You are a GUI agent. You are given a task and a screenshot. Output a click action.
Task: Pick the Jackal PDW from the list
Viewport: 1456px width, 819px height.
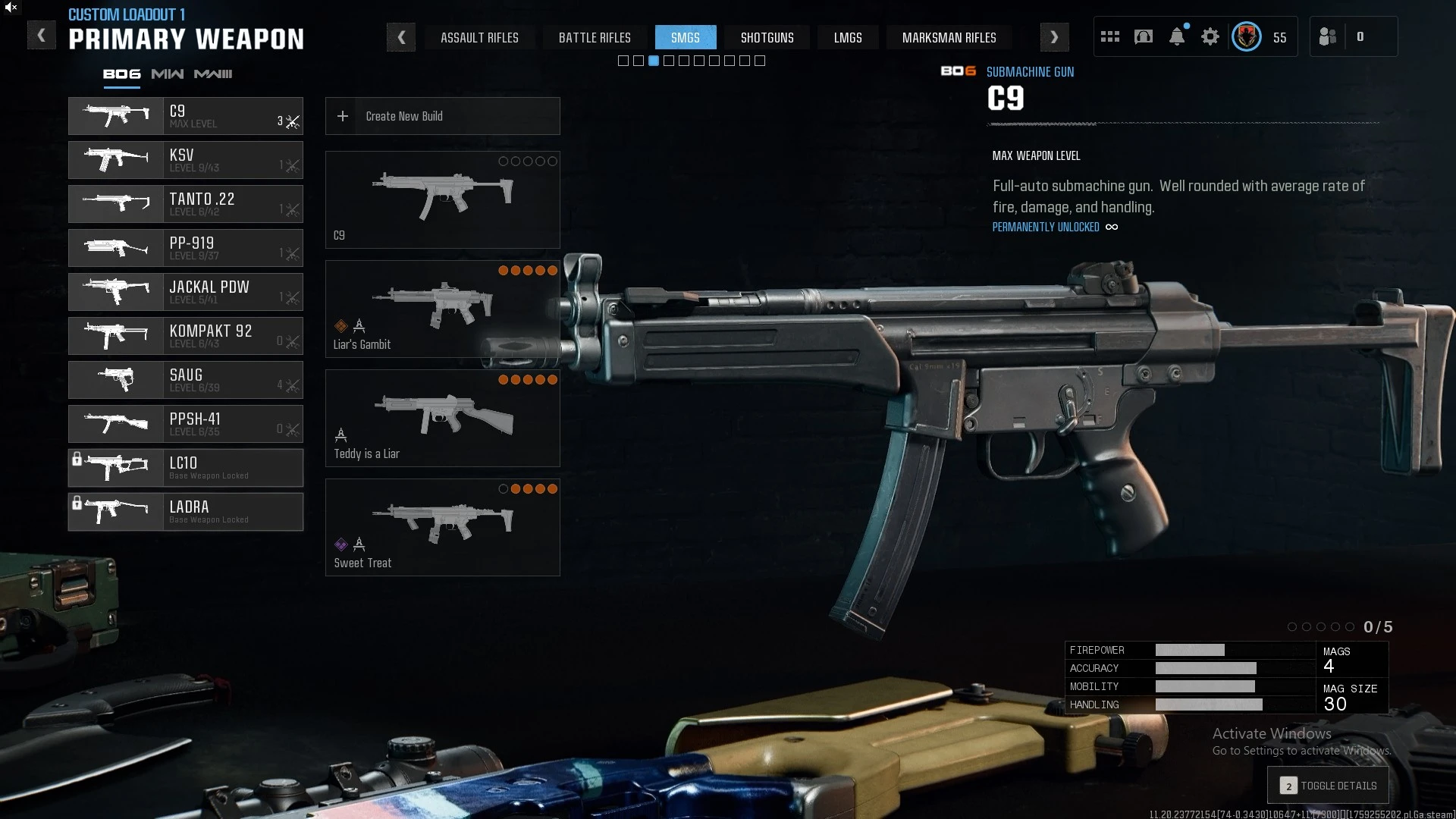click(x=186, y=292)
